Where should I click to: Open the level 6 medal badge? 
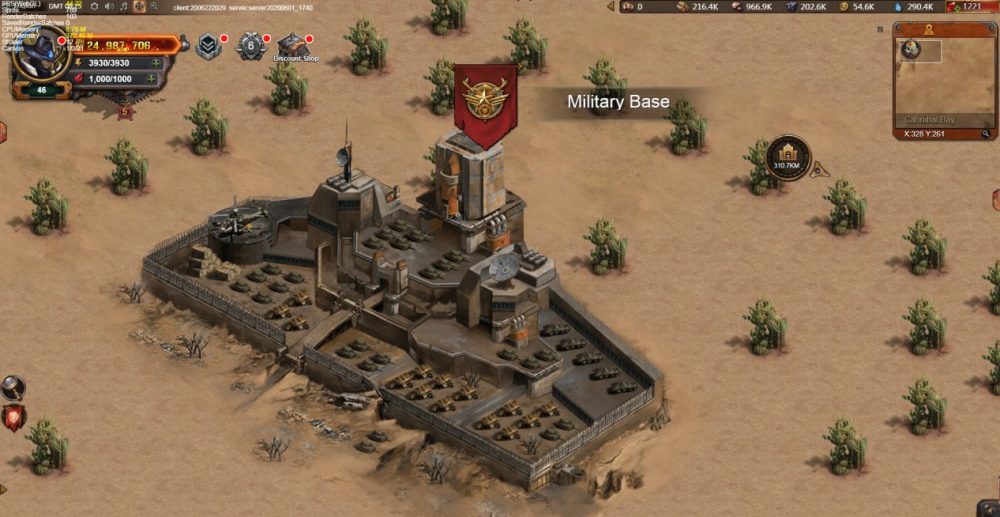pos(251,46)
